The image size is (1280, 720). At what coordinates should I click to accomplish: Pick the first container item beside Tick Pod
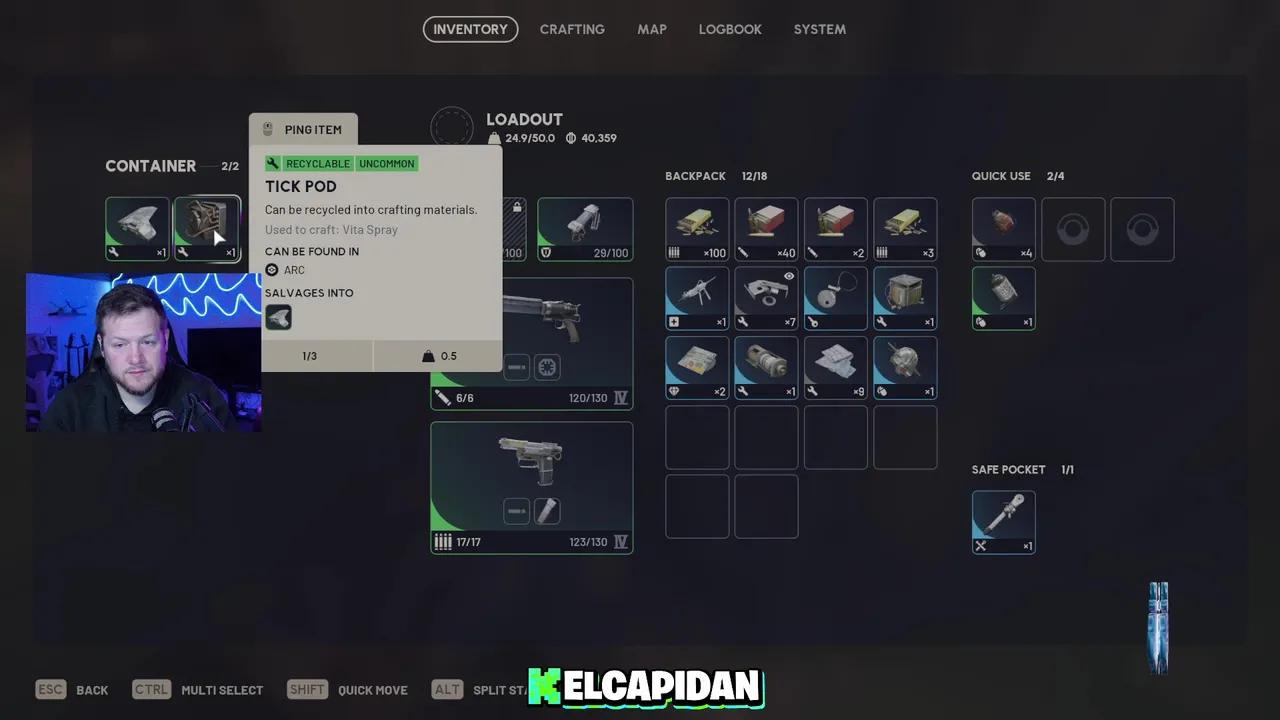[137, 228]
